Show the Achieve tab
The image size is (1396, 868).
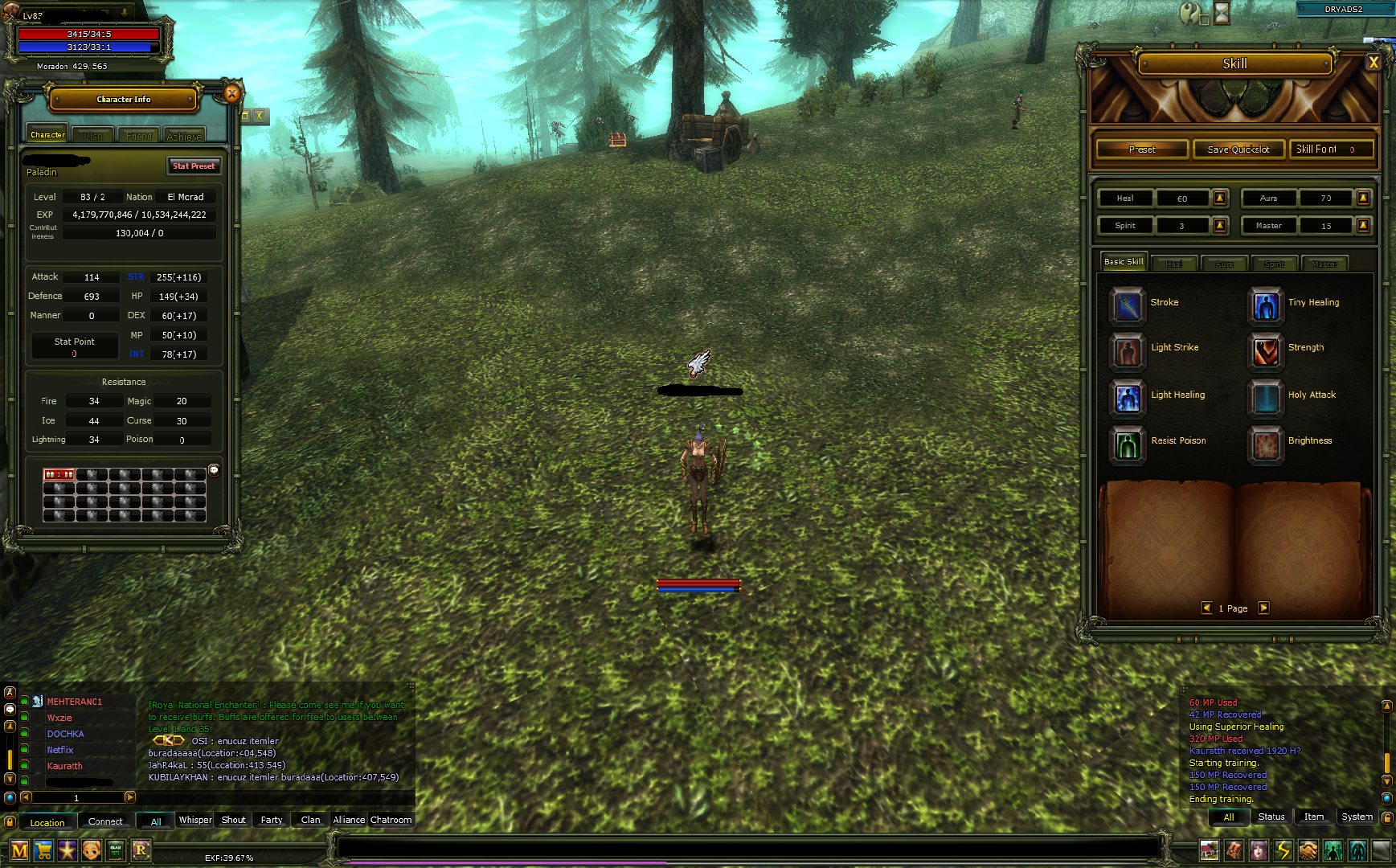point(184,136)
